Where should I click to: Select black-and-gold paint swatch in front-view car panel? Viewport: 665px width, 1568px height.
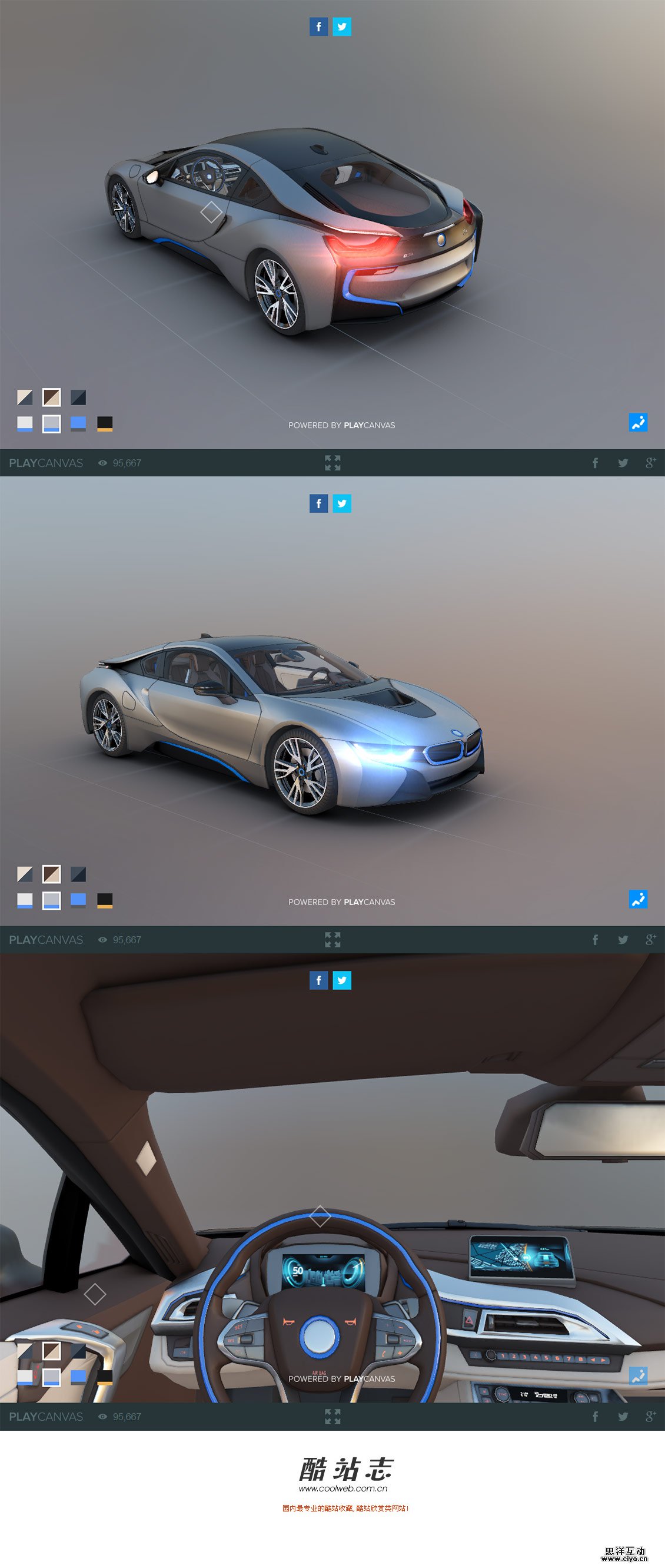(105, 900)
